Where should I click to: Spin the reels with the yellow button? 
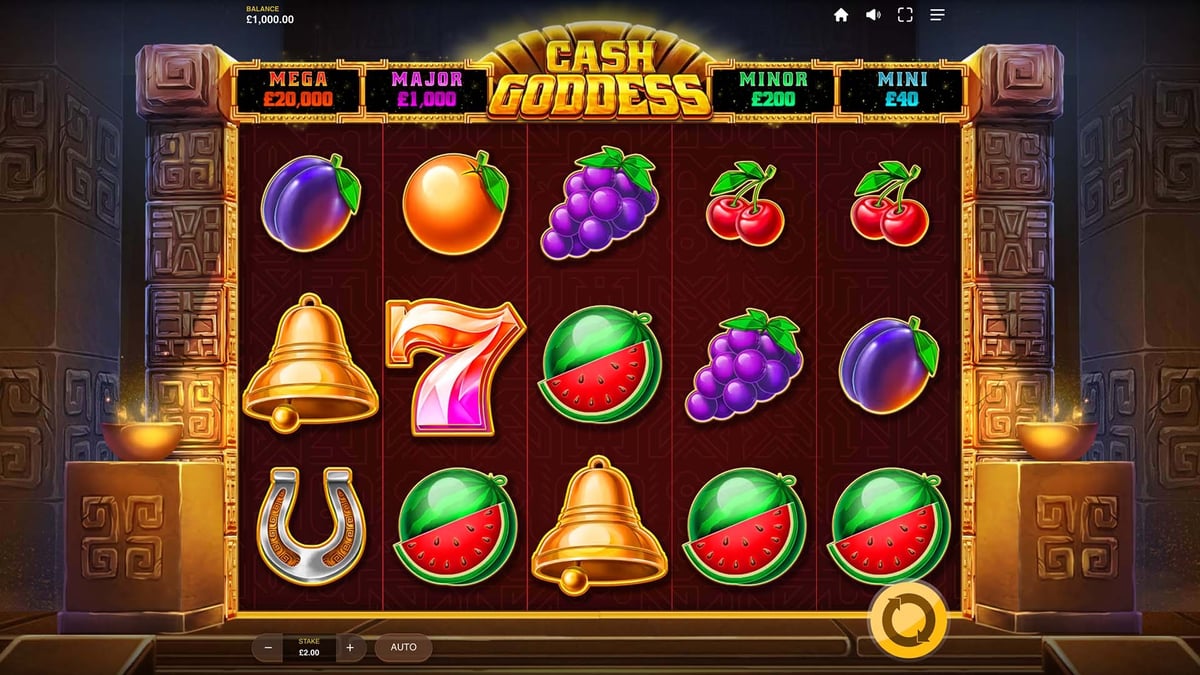(908, 620)
